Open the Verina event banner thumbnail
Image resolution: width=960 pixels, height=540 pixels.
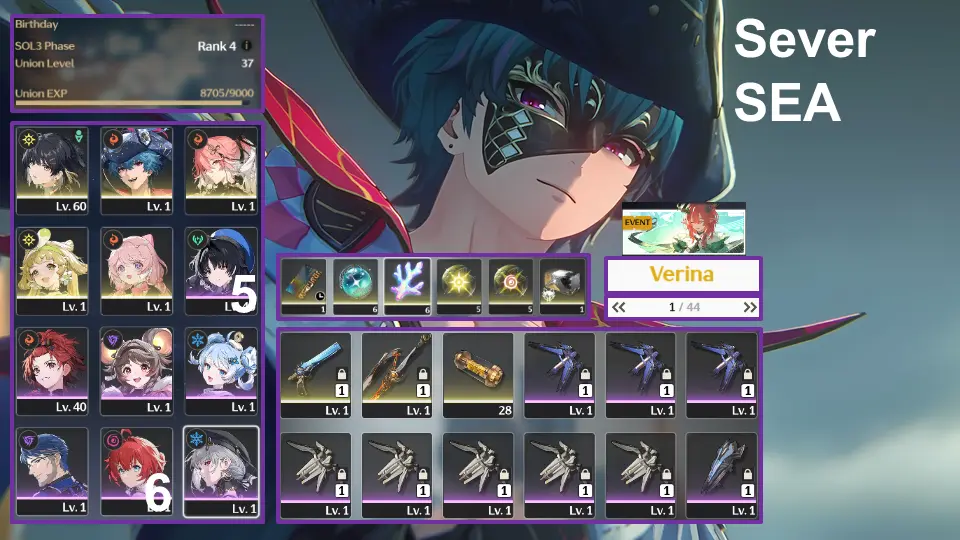[x=683, y=229]
